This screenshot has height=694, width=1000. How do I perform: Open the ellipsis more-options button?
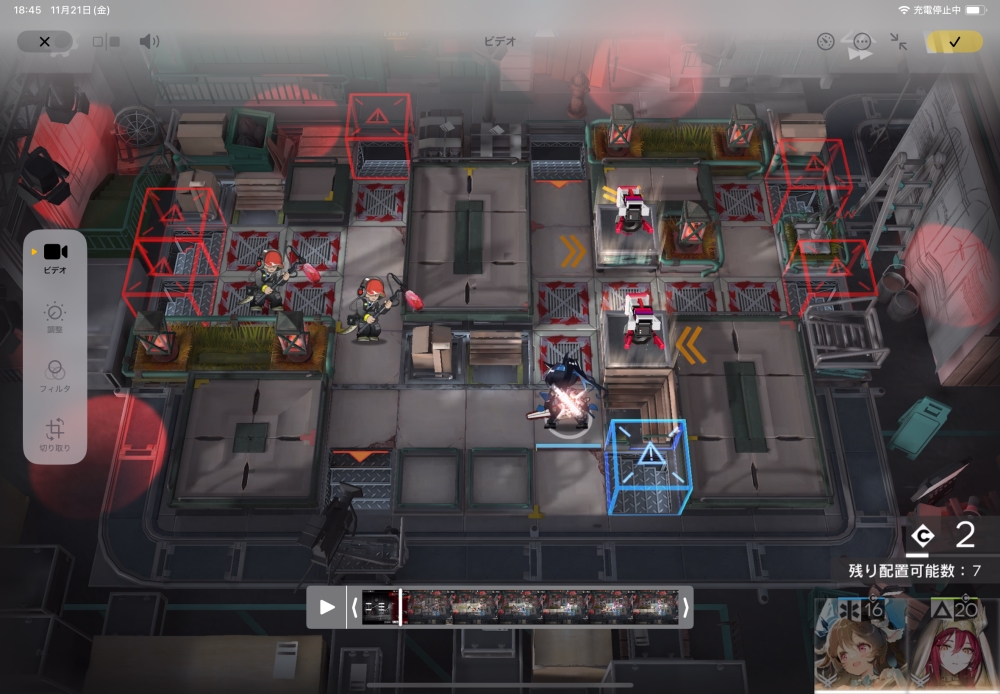[x=862, y=42]
